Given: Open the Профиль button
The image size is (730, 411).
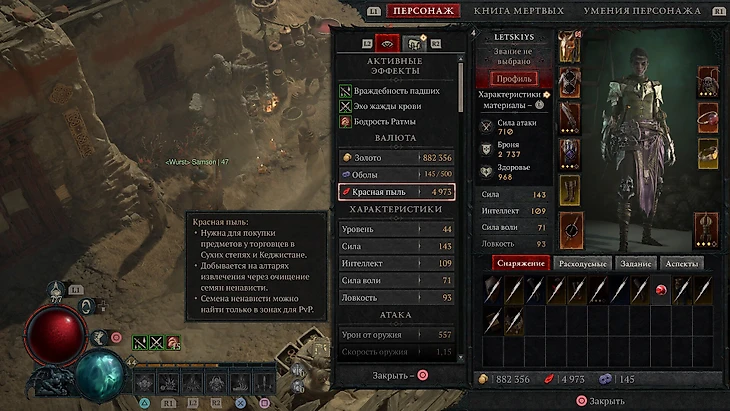Looking at the screenshot, I should (516, 78).
